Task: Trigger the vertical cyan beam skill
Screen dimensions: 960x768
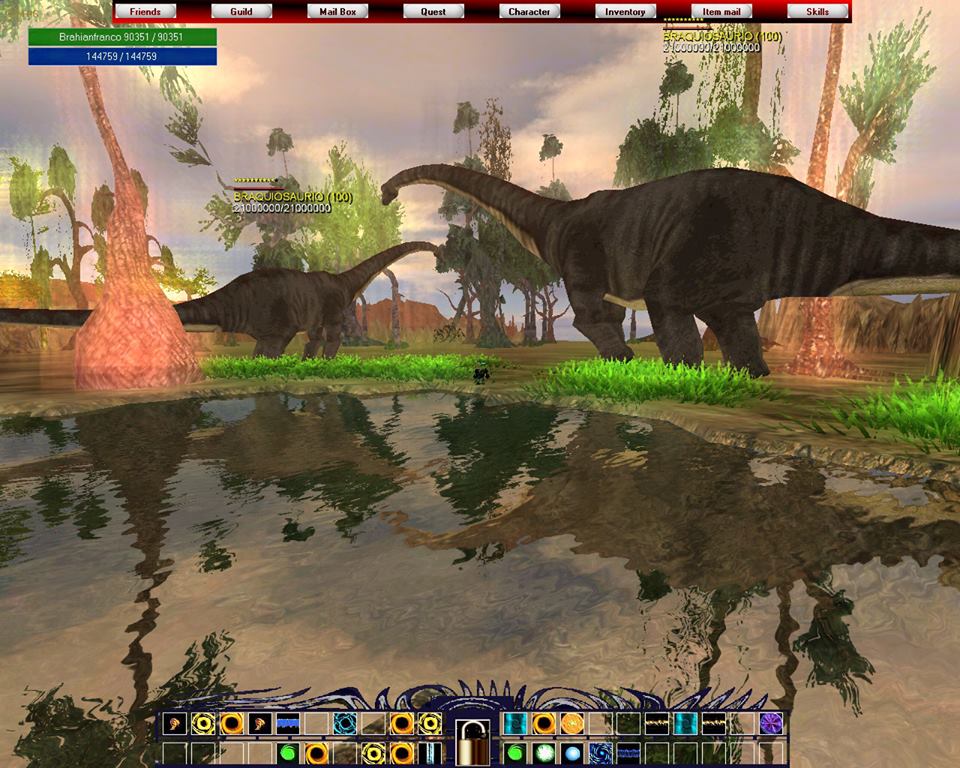Action: pos(430,752)
